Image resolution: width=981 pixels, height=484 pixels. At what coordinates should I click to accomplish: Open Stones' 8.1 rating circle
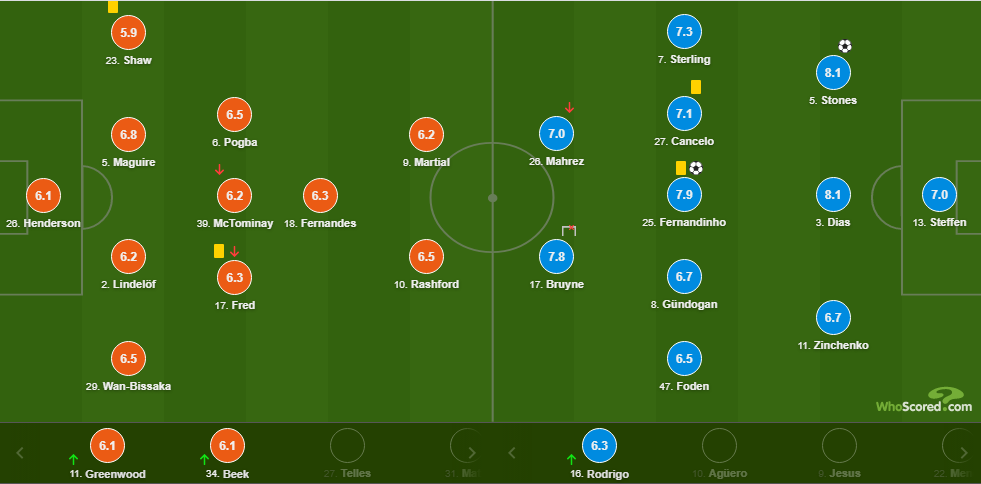pyautogui.click(x=833, y=73)
